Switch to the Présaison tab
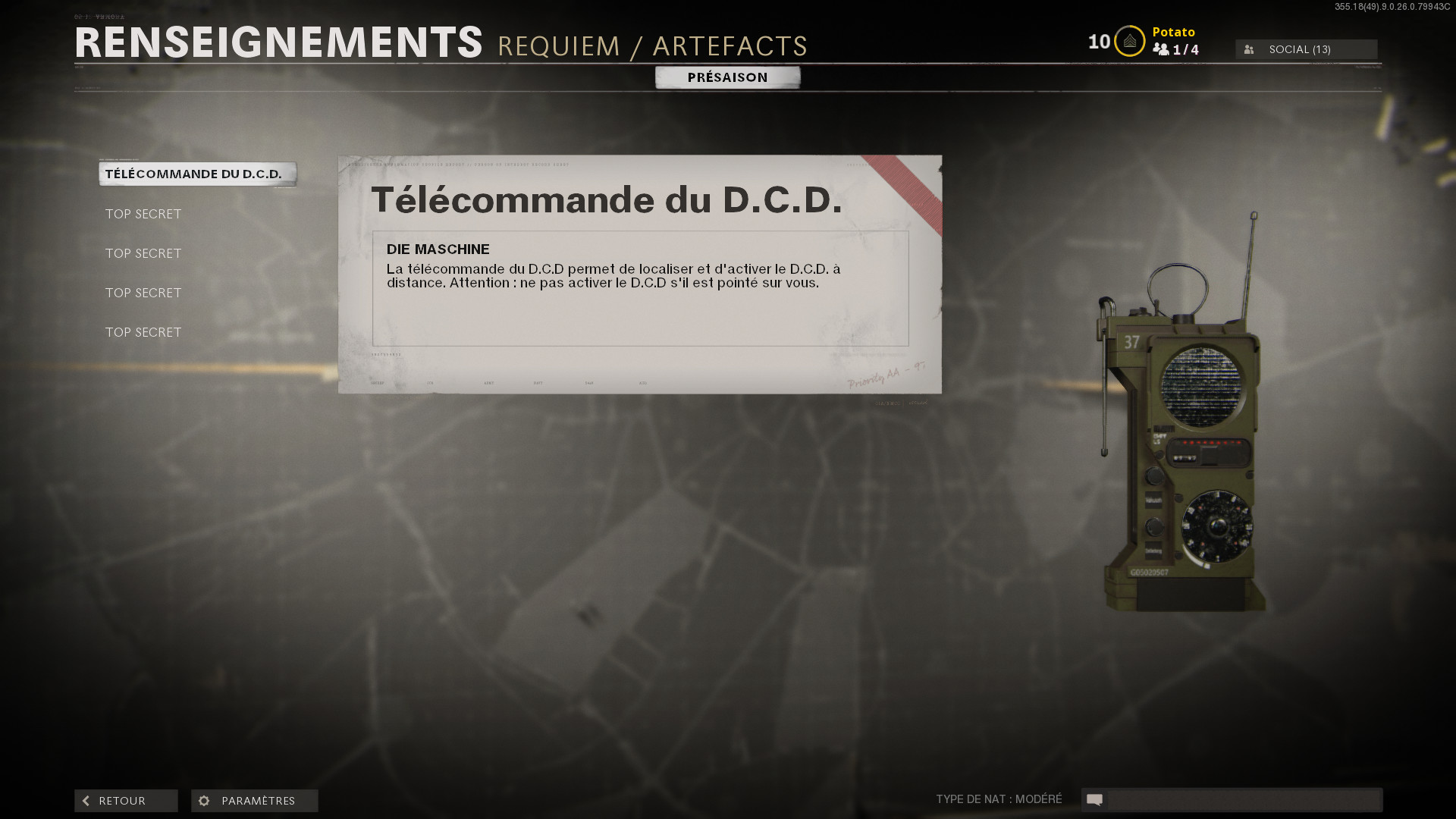This screenshot has height=819, width=1456. pyautogui.click(x=727, y=77)
